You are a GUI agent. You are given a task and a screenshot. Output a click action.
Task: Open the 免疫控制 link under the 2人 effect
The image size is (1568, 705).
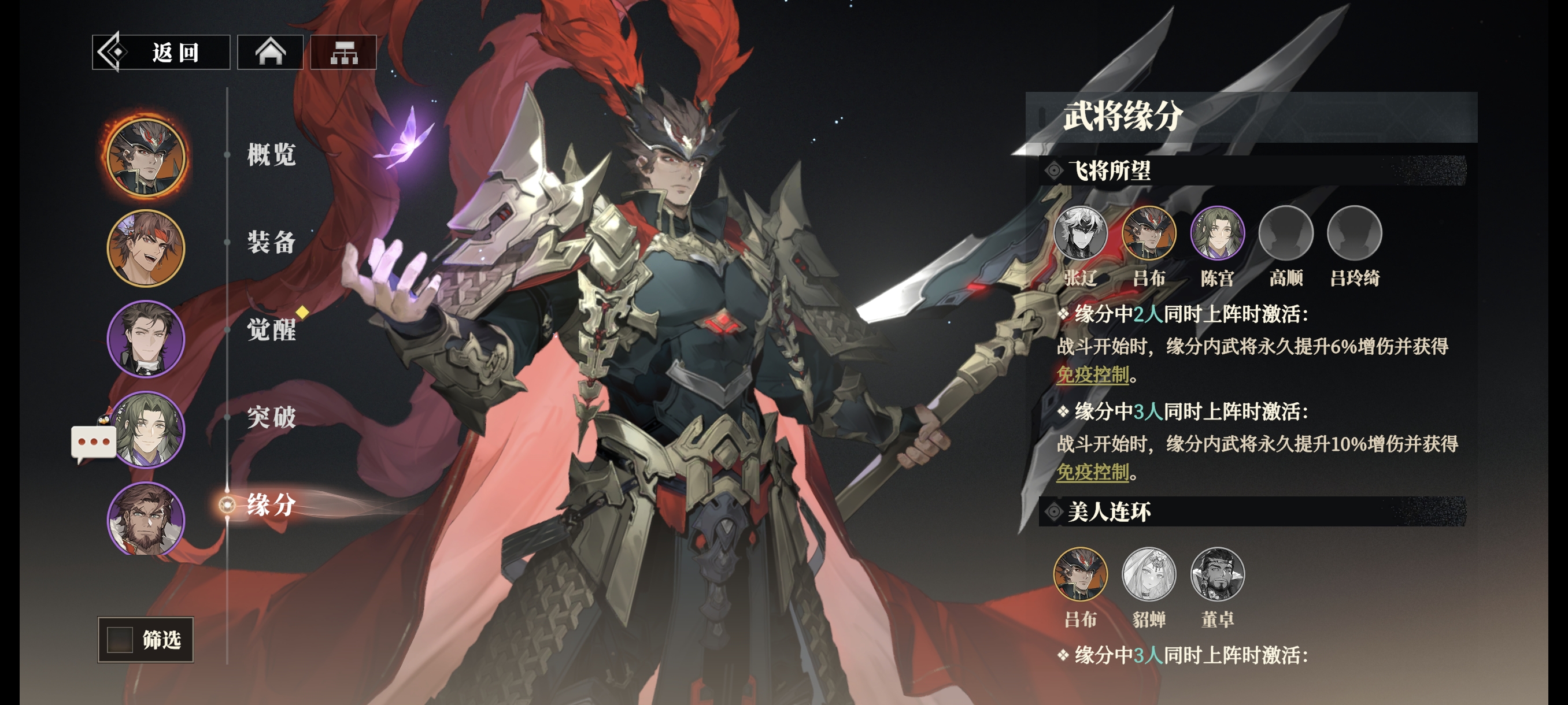[1093, 374]
